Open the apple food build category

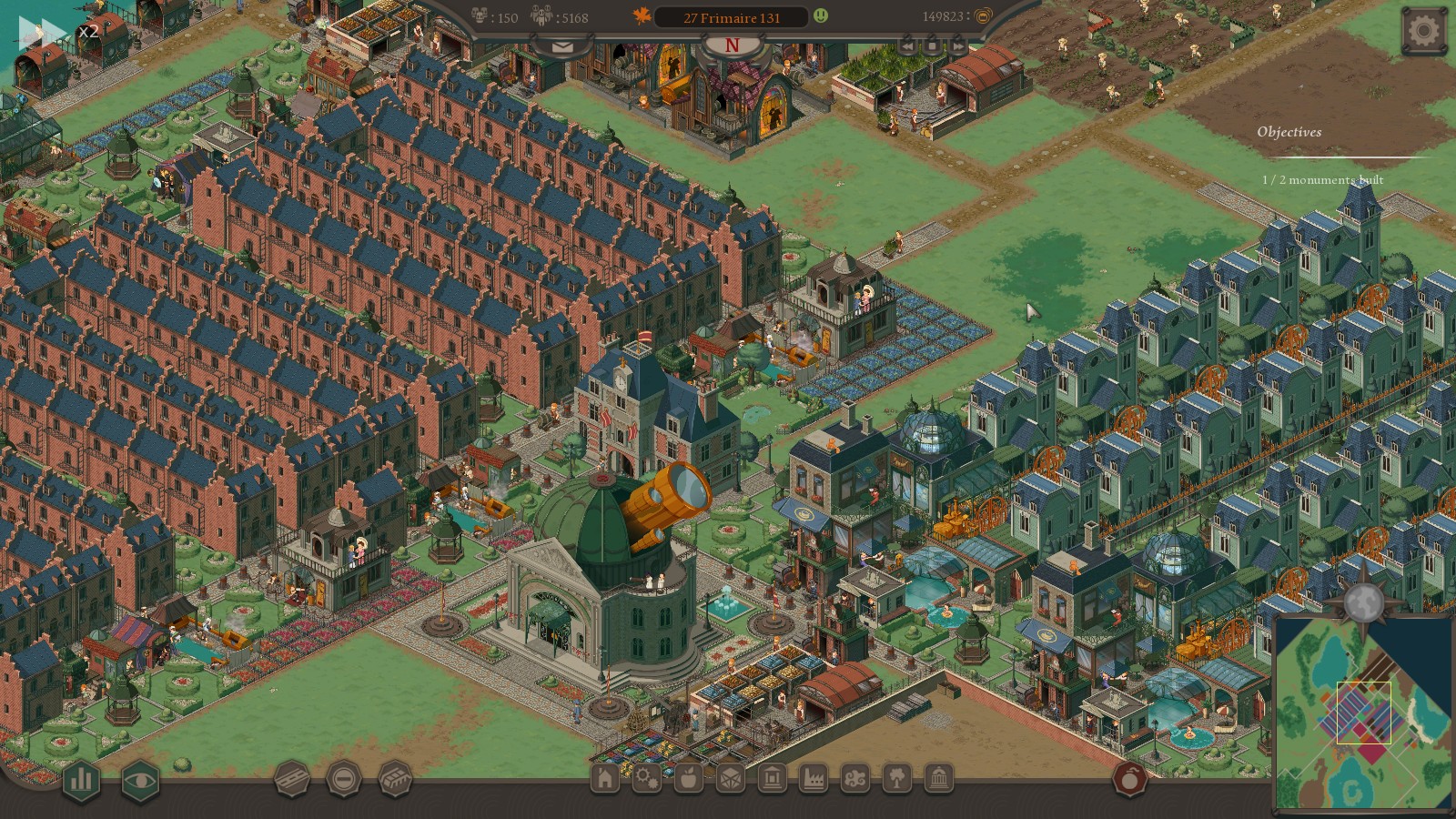(x=688, y=778)
